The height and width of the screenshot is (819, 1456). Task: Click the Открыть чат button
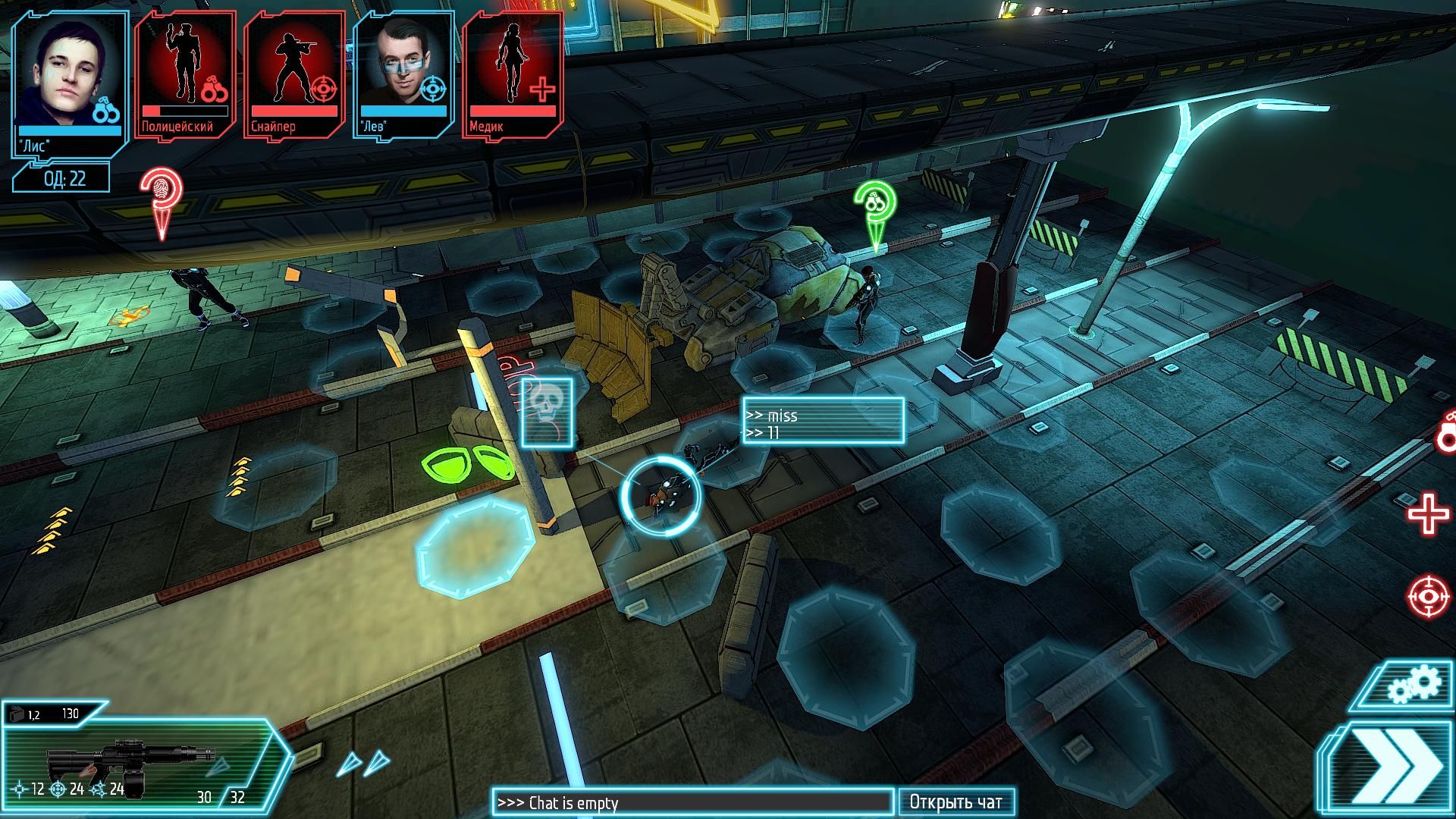[x=955, y=802]
